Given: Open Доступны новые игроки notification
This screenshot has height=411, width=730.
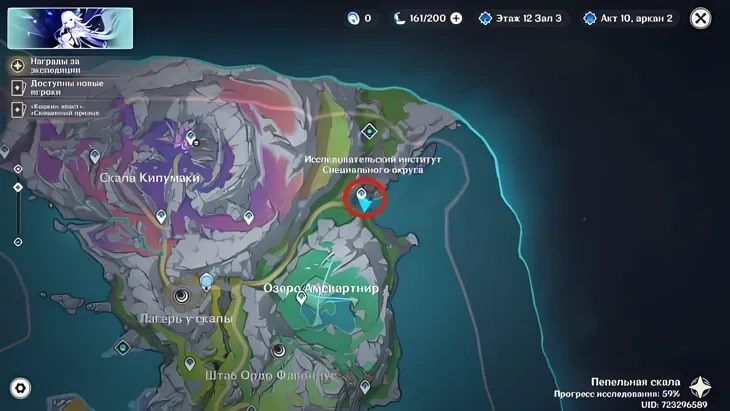Looking at the screenshot, I should pos(18,86).
